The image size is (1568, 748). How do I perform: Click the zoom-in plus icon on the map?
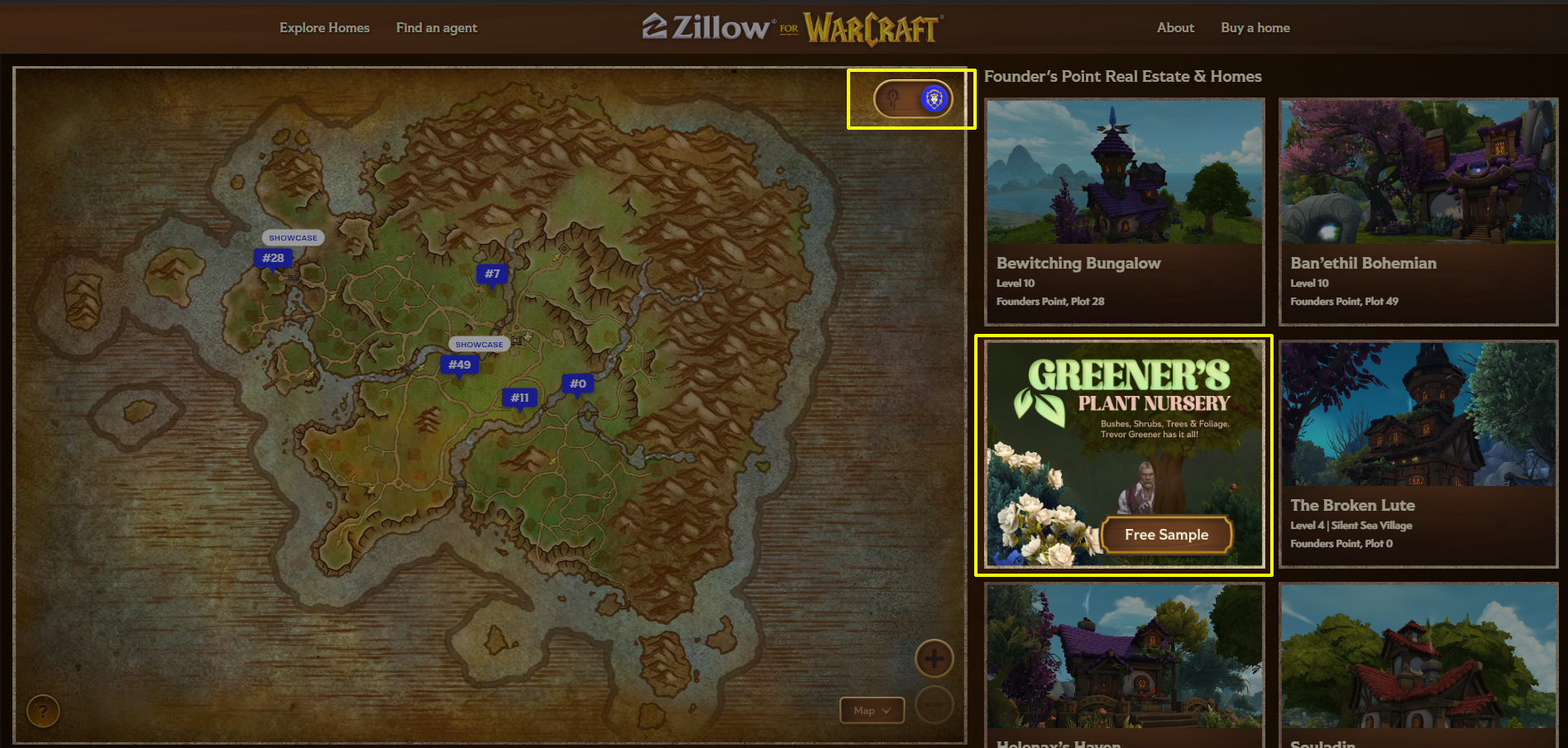(x=935, y=659)
